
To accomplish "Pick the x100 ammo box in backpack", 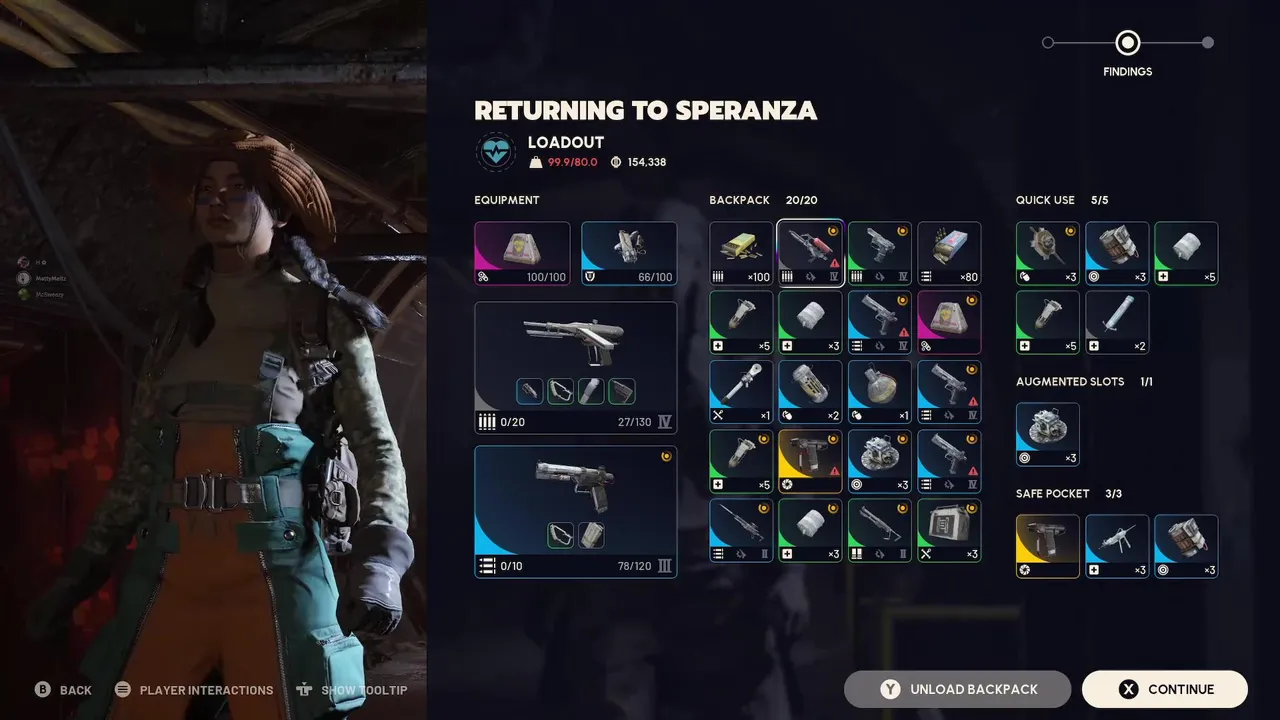I will 741,253.
